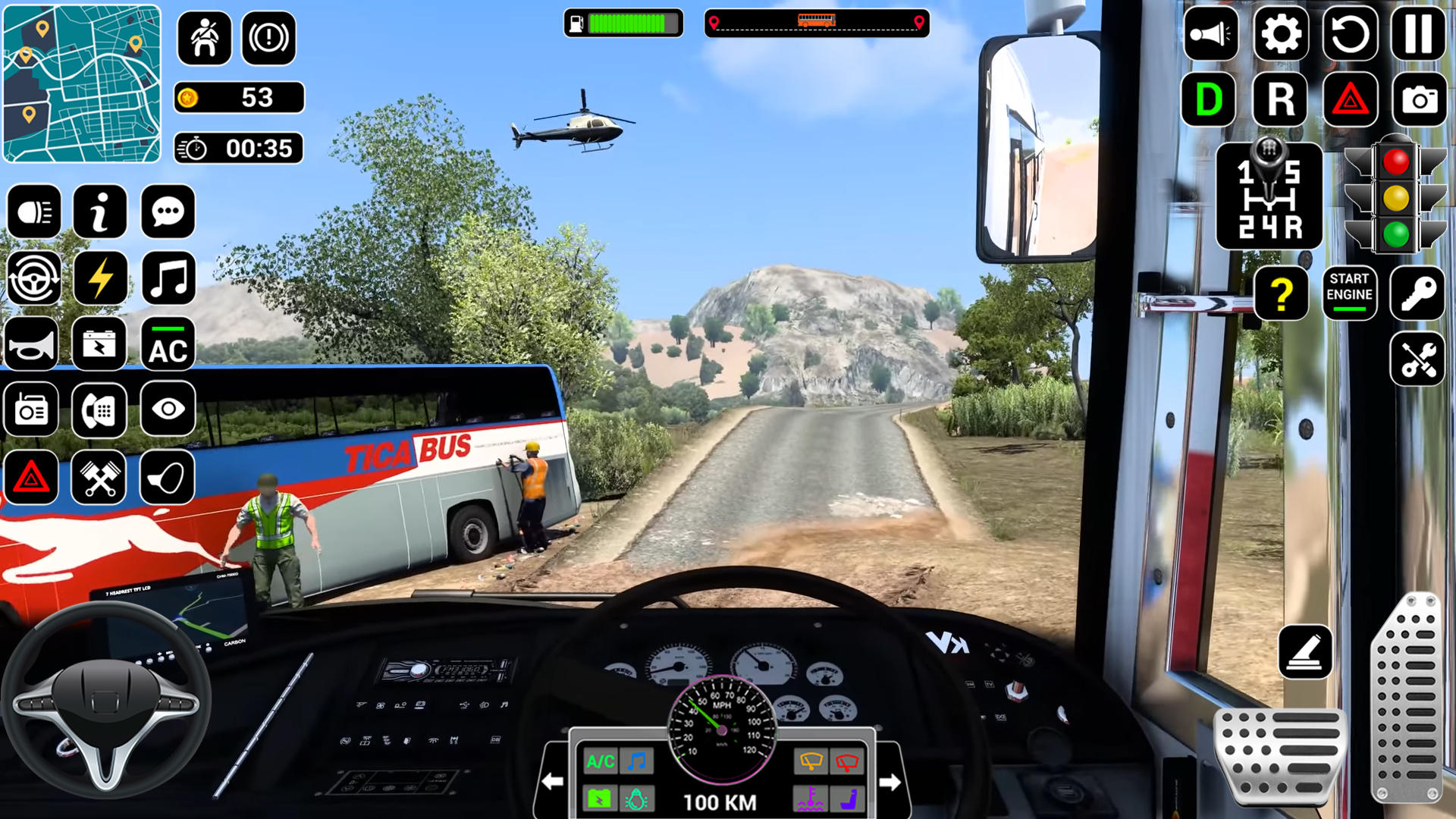
Task: Honk the bus horn
Action: point(31,345)
